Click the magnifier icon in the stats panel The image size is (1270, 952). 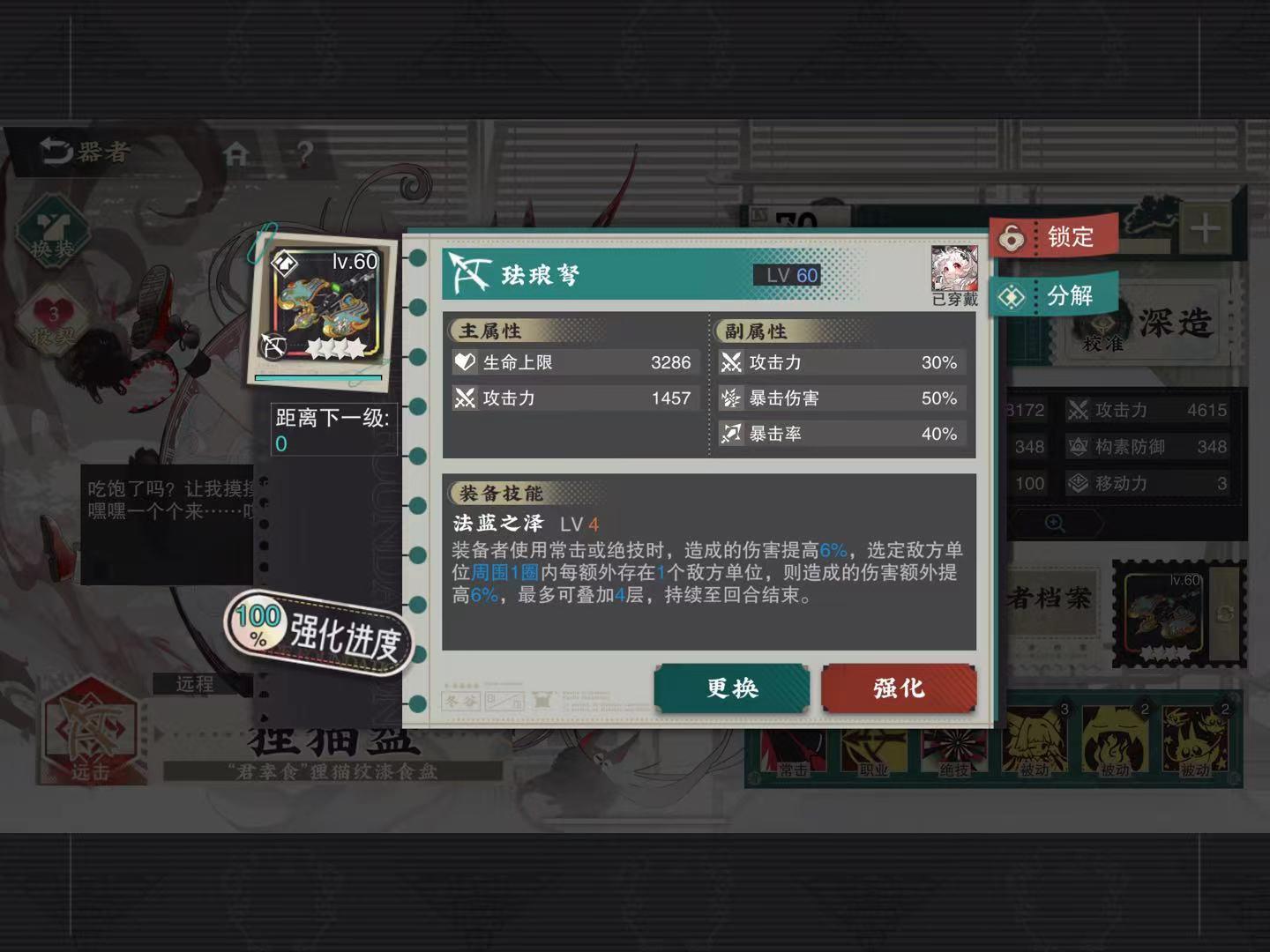click(x=1055, y=522)
